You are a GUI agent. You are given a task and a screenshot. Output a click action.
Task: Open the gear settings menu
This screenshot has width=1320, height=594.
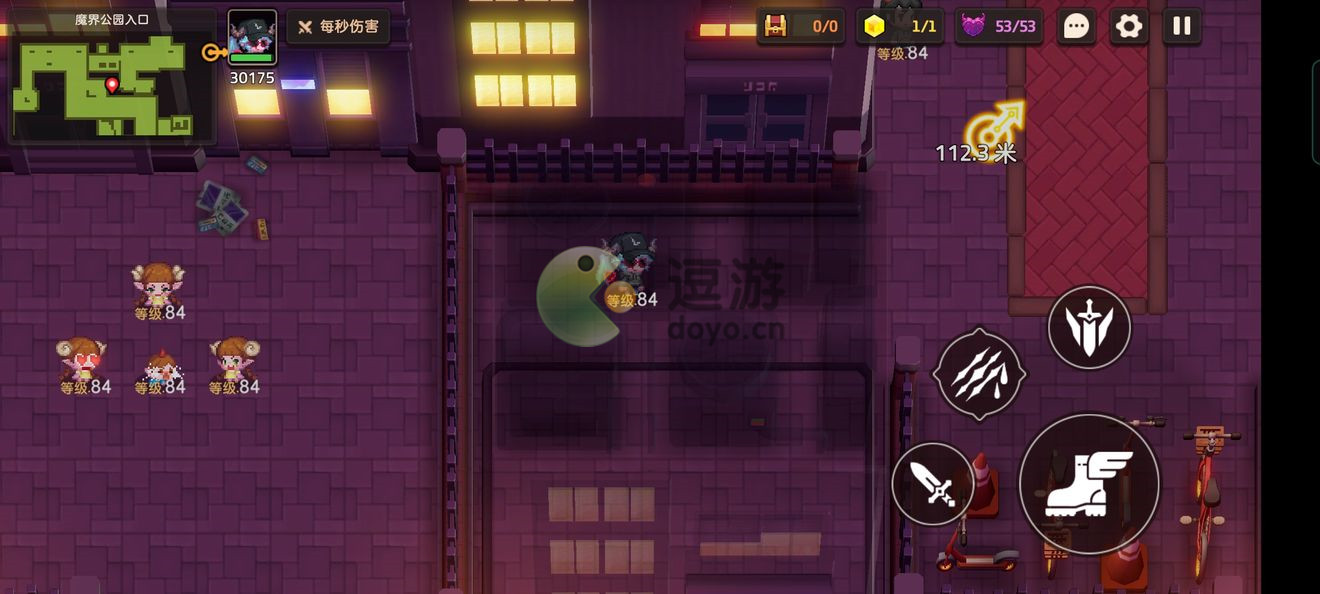(1129, 27)
